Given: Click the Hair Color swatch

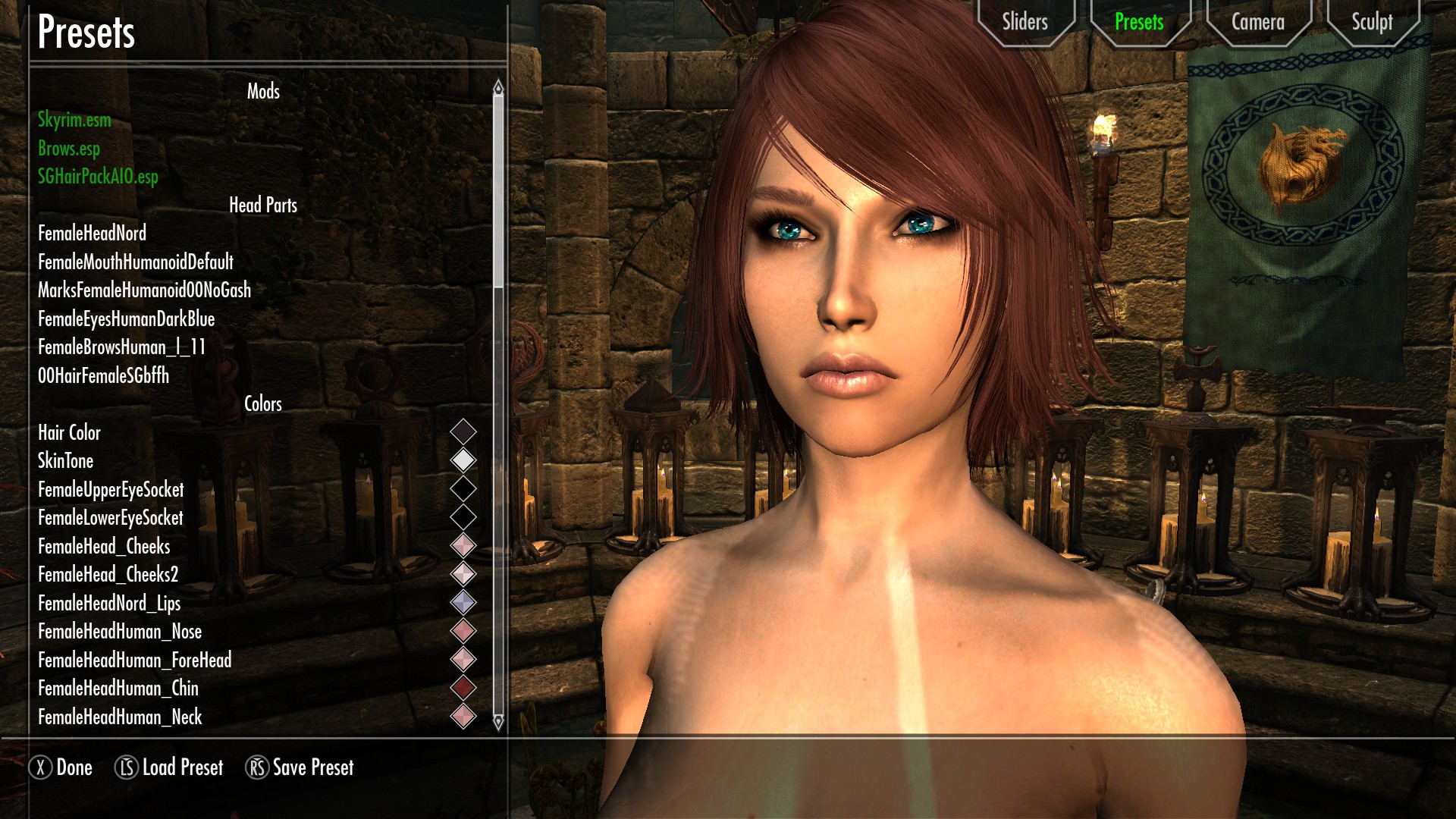Looking at the screenshot, I should [463, 432].
